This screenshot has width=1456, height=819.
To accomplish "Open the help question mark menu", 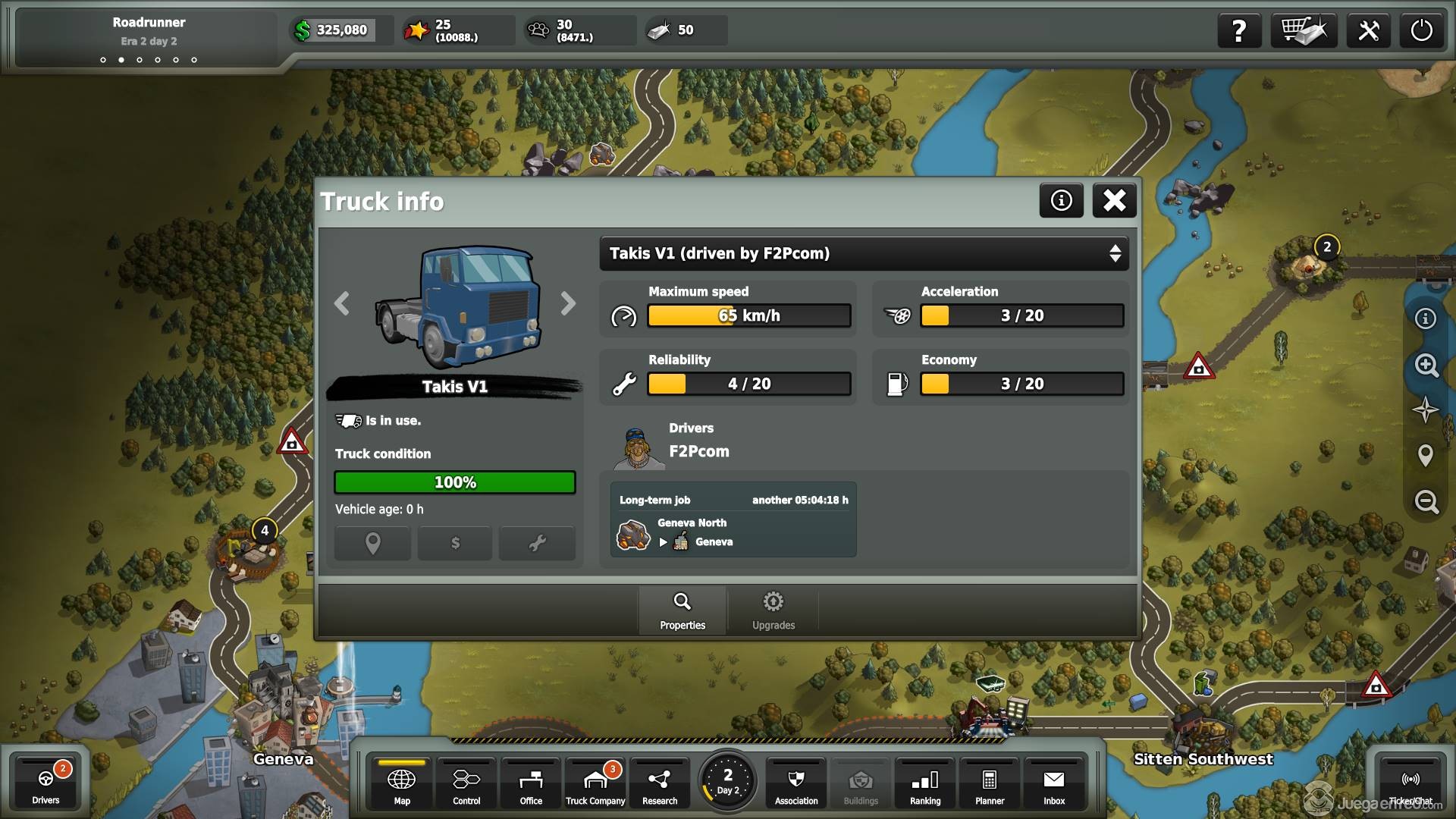I will click(1239, 30).
